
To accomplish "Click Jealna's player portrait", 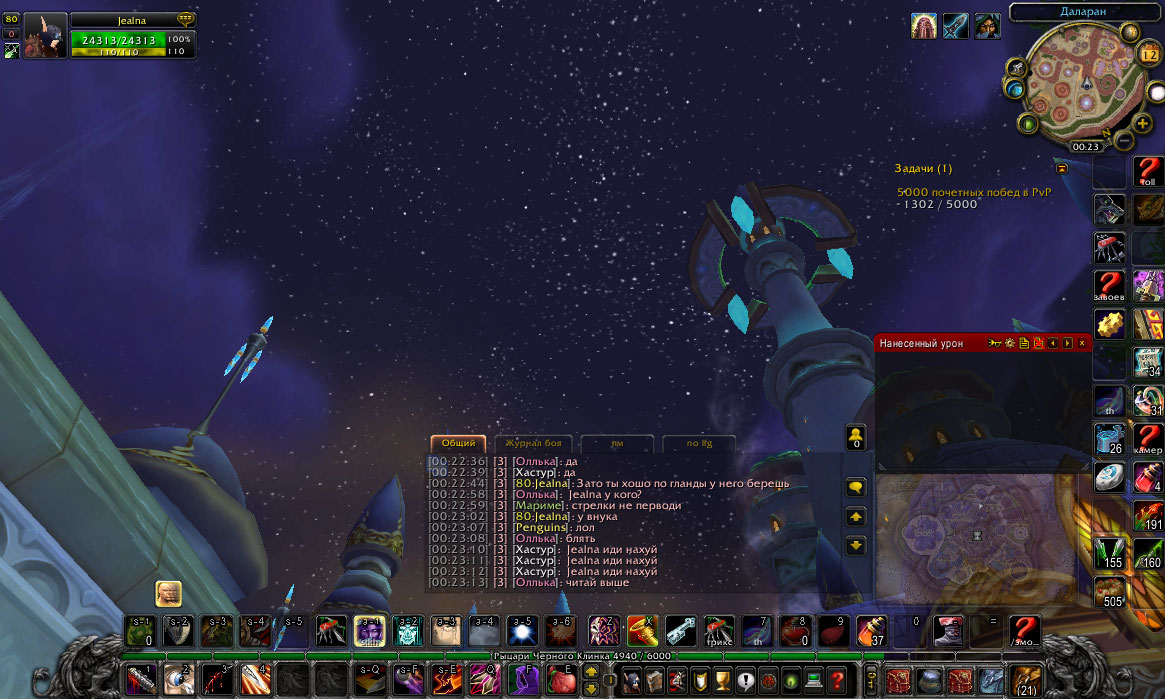I will point(46,36).
